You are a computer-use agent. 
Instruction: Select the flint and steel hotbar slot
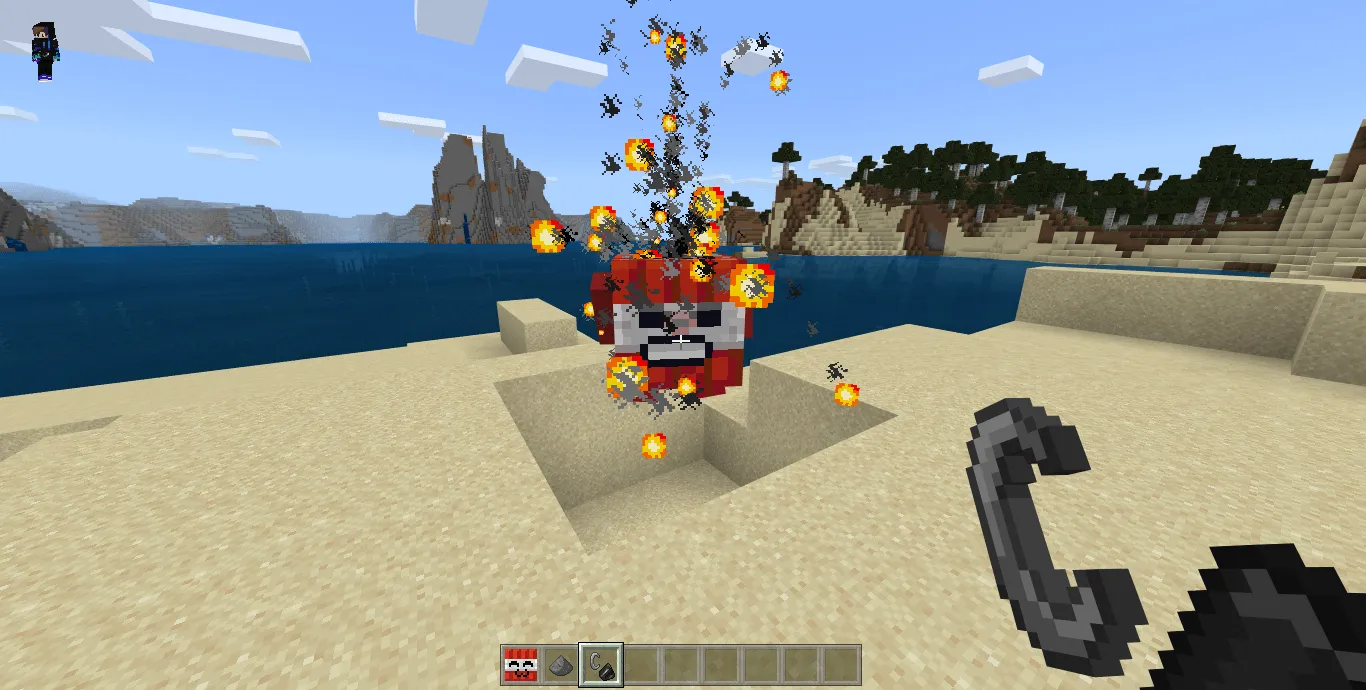(x=601, y=664)
